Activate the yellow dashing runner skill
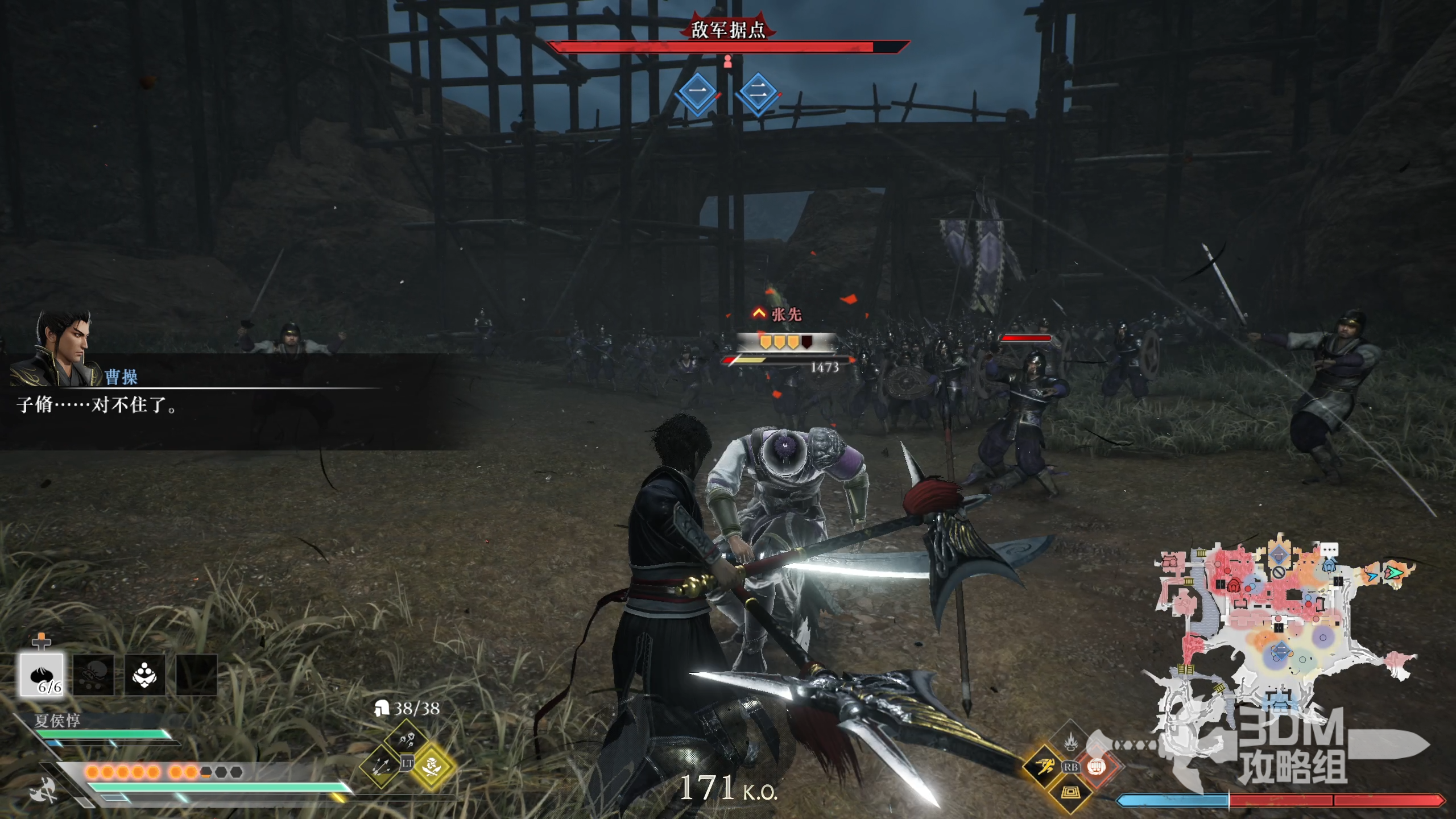This screenshot has height=819, width=1456. (x=1045, y=767)
